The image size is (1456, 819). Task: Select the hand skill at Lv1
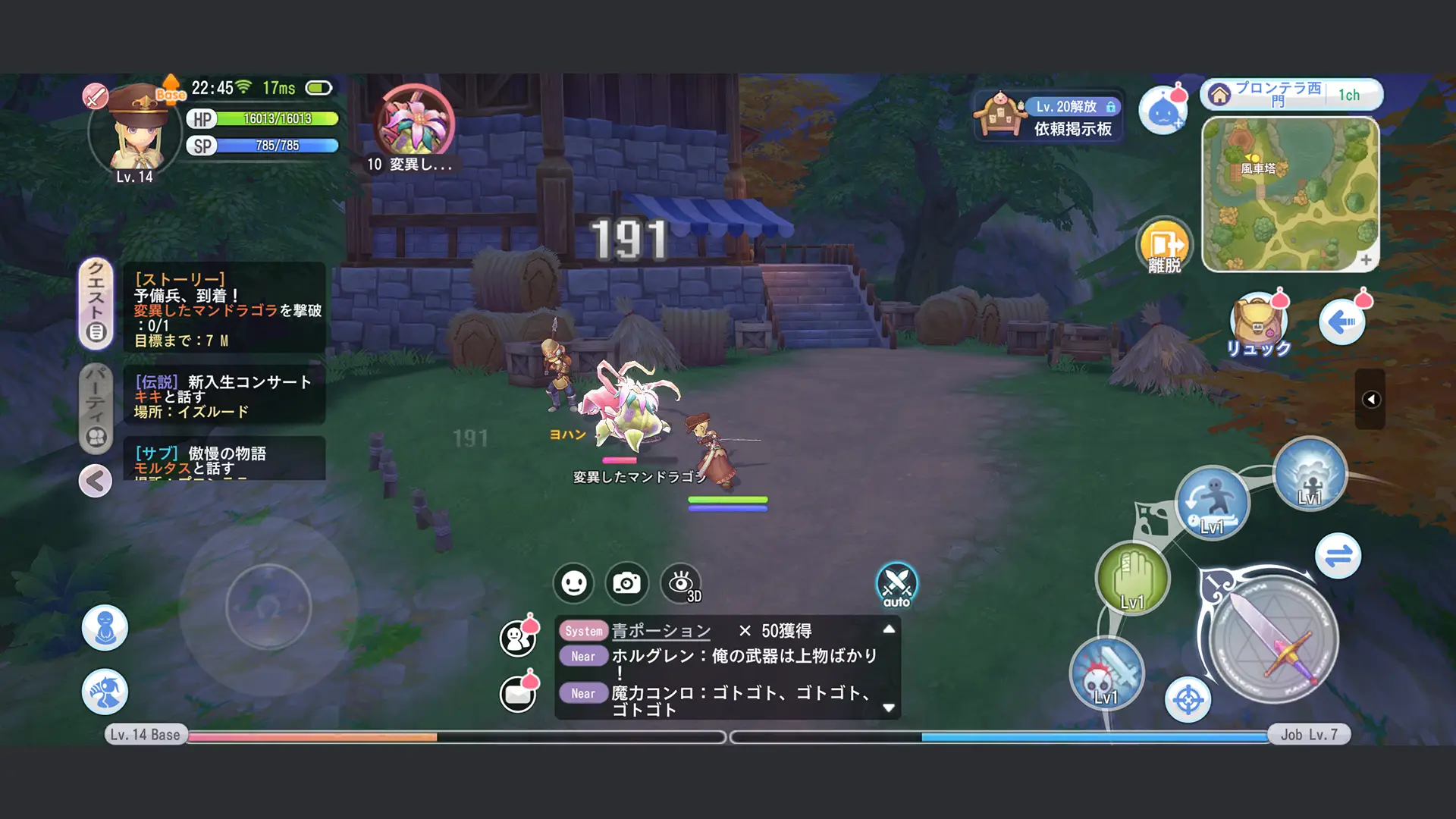(x=1133, y=578)
